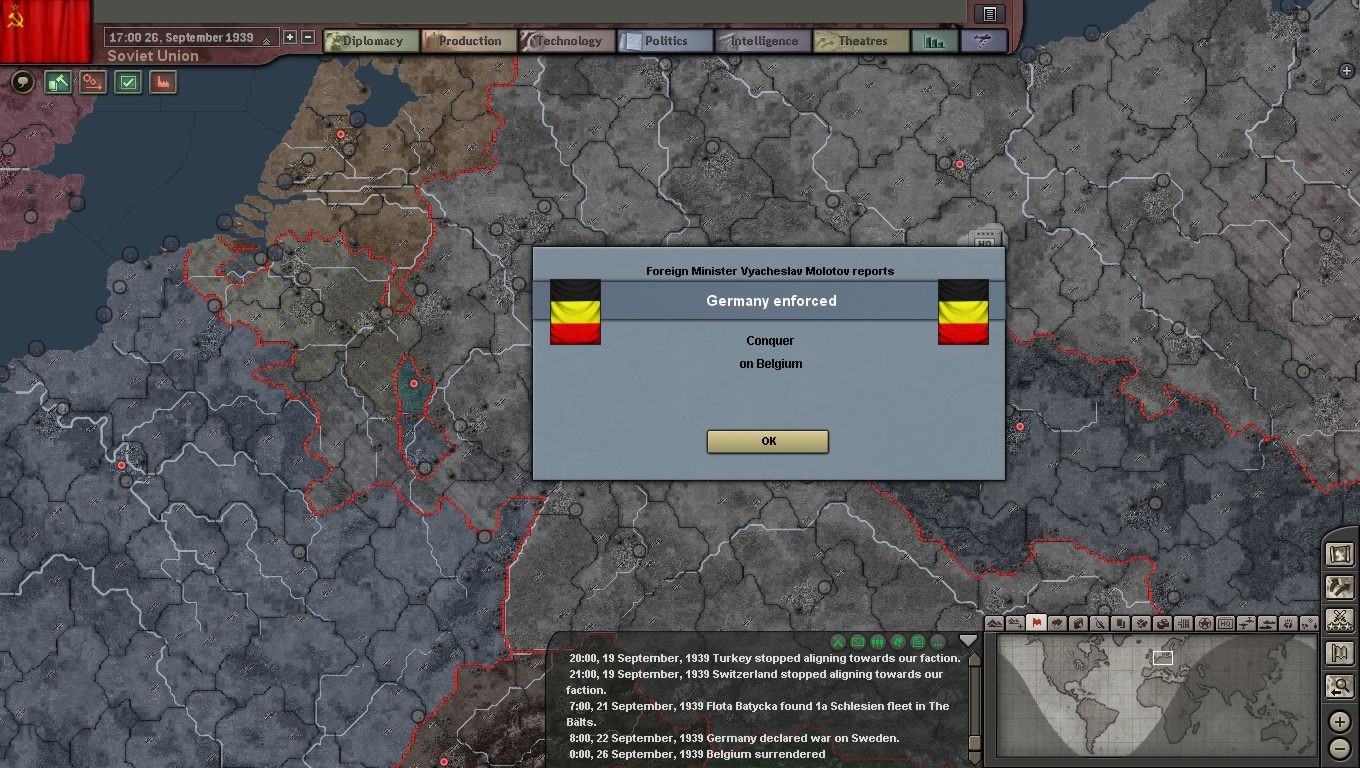Image resolution: width=1360 pixels, height=768 pixels.
Task: Select the red flag political map mode
Action: (1036, 623)
